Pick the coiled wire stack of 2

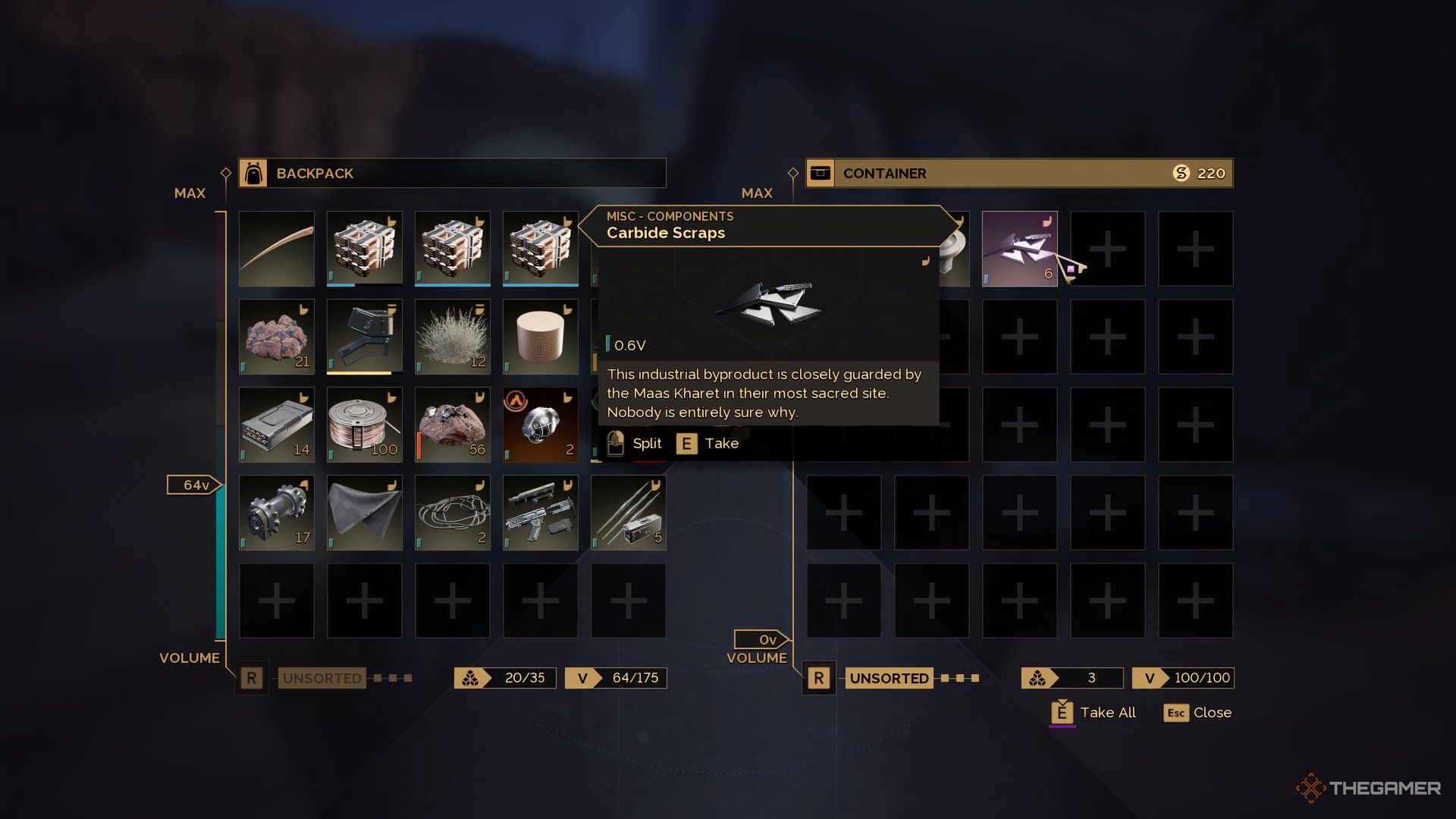click(453, 513)
